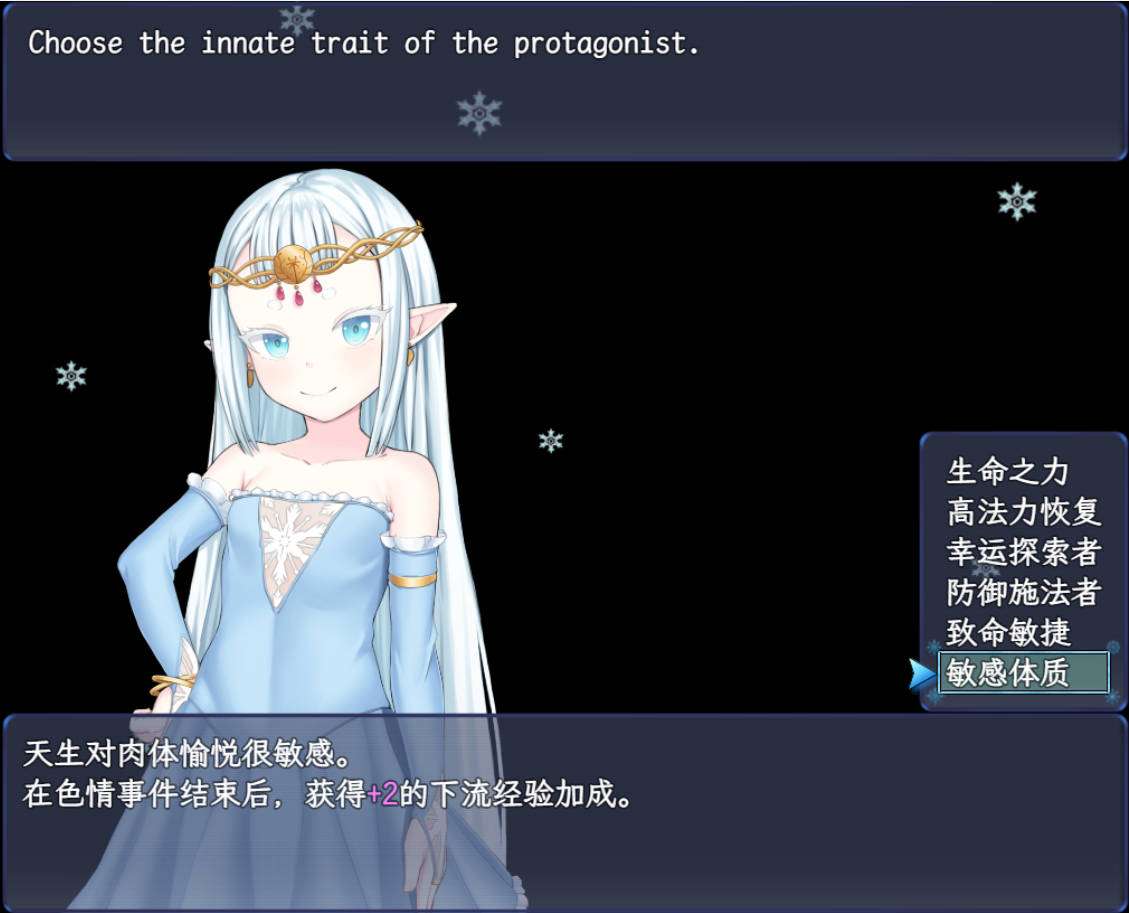1129x913 pixels.
Task: Choose the 致命敏捷 trait
Action: point(1008,632)
